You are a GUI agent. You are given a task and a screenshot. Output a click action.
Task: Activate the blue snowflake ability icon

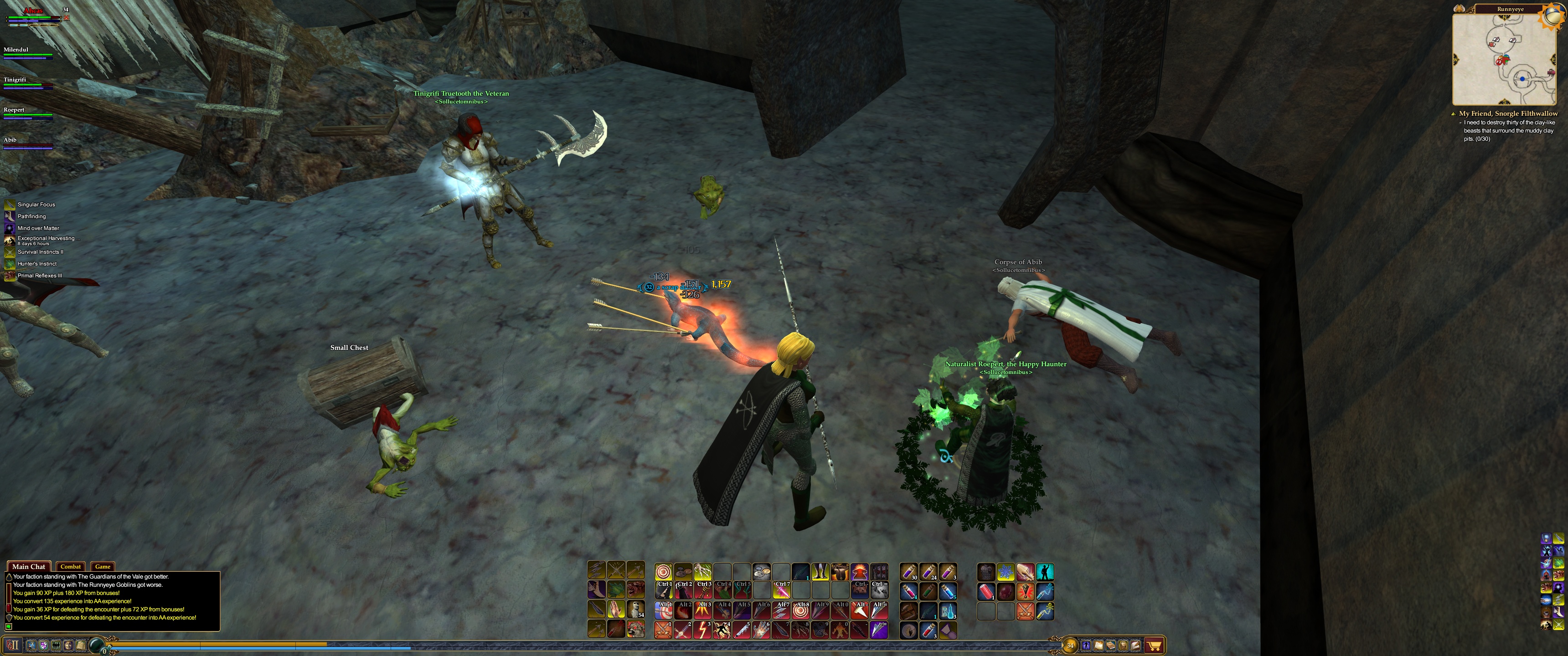[x=1006, y=572]
